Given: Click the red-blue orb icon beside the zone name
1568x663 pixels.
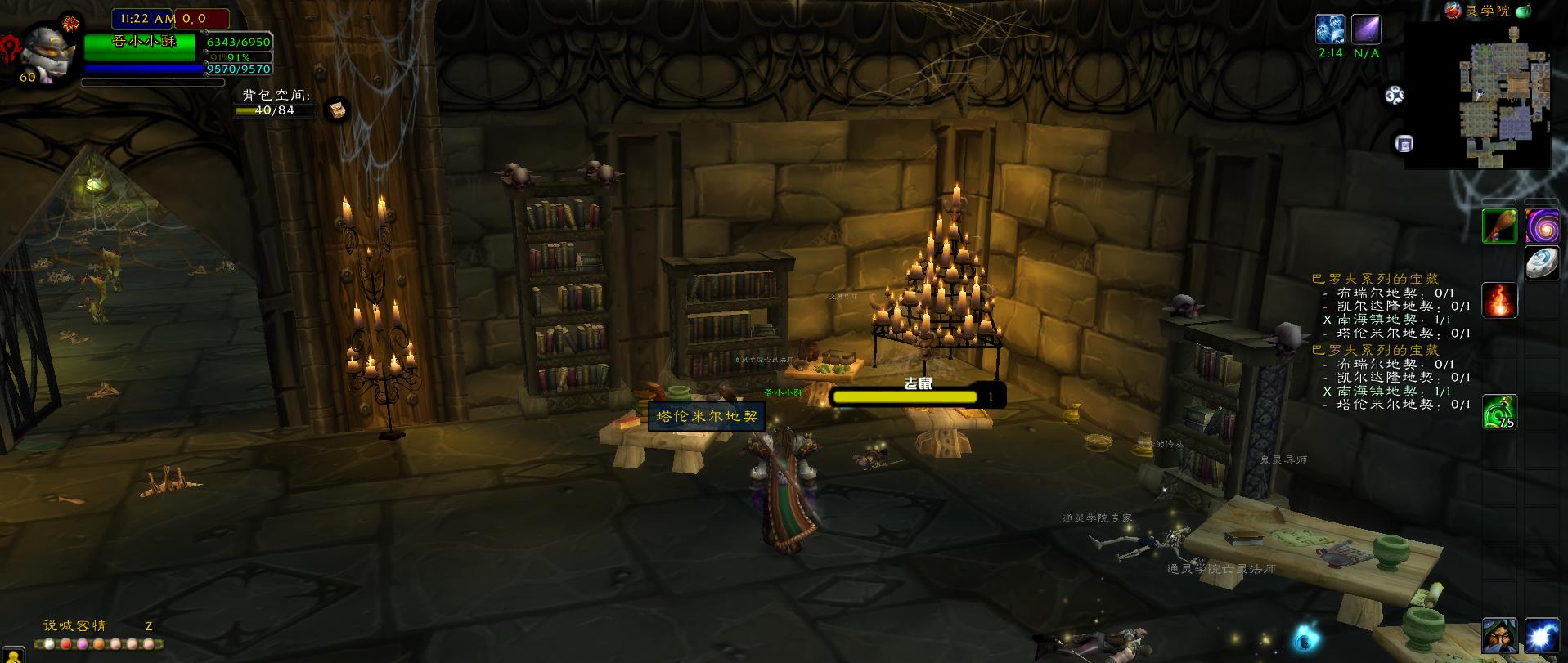Looking at the screenshot, I should [1453, 10].
